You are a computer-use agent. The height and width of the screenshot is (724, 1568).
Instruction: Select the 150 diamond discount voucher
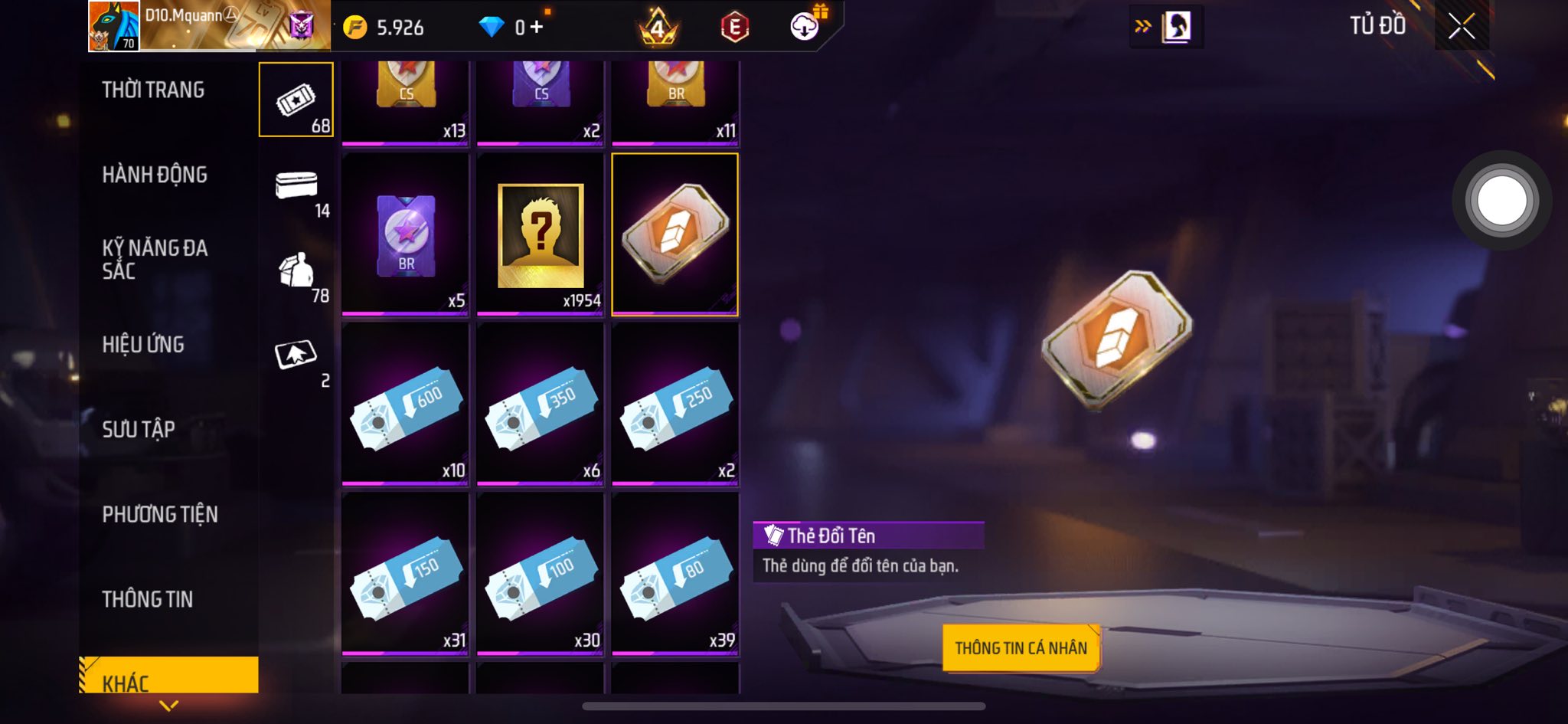point(405,574)
